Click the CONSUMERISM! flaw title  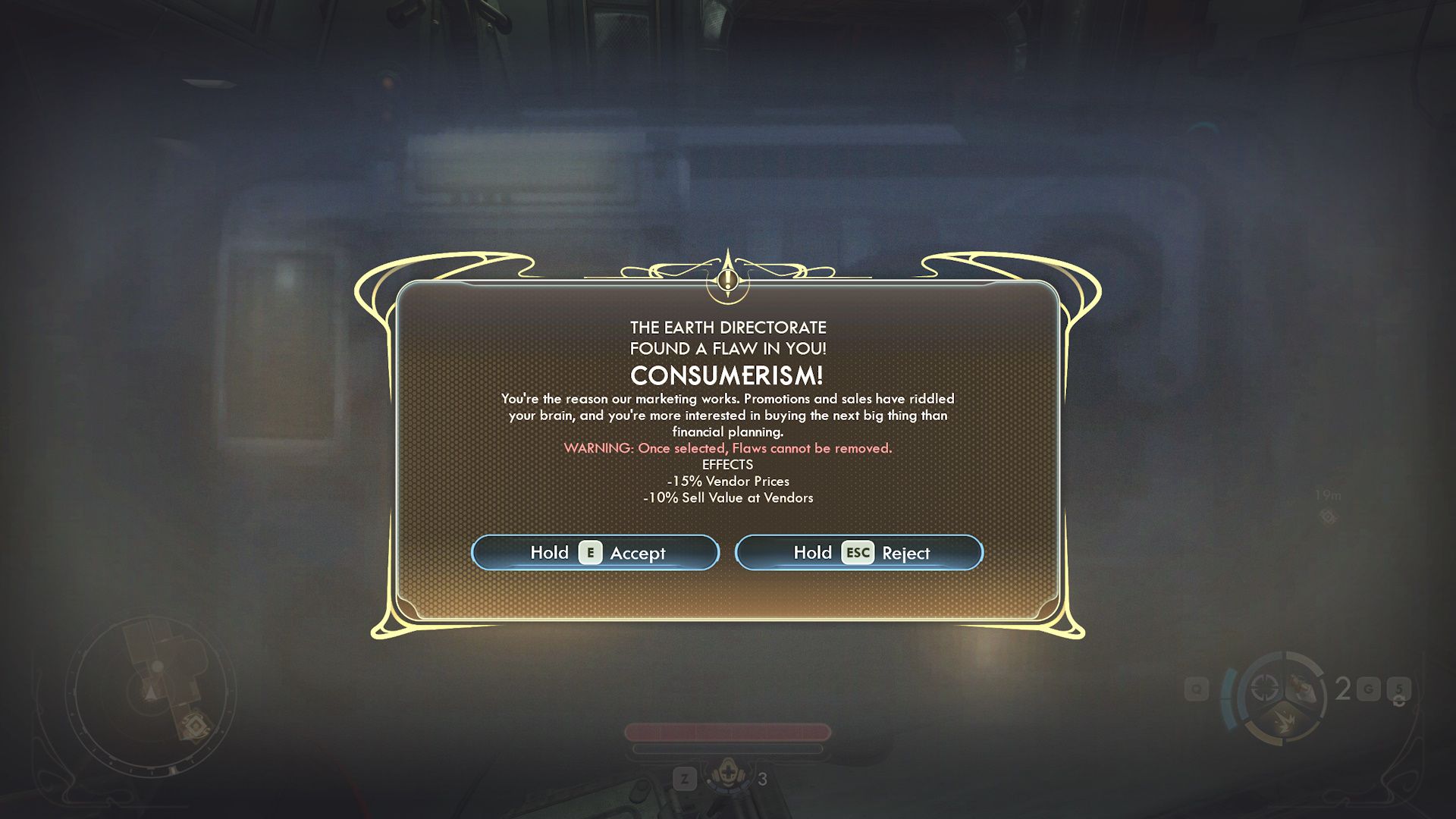tap(727, 373)
